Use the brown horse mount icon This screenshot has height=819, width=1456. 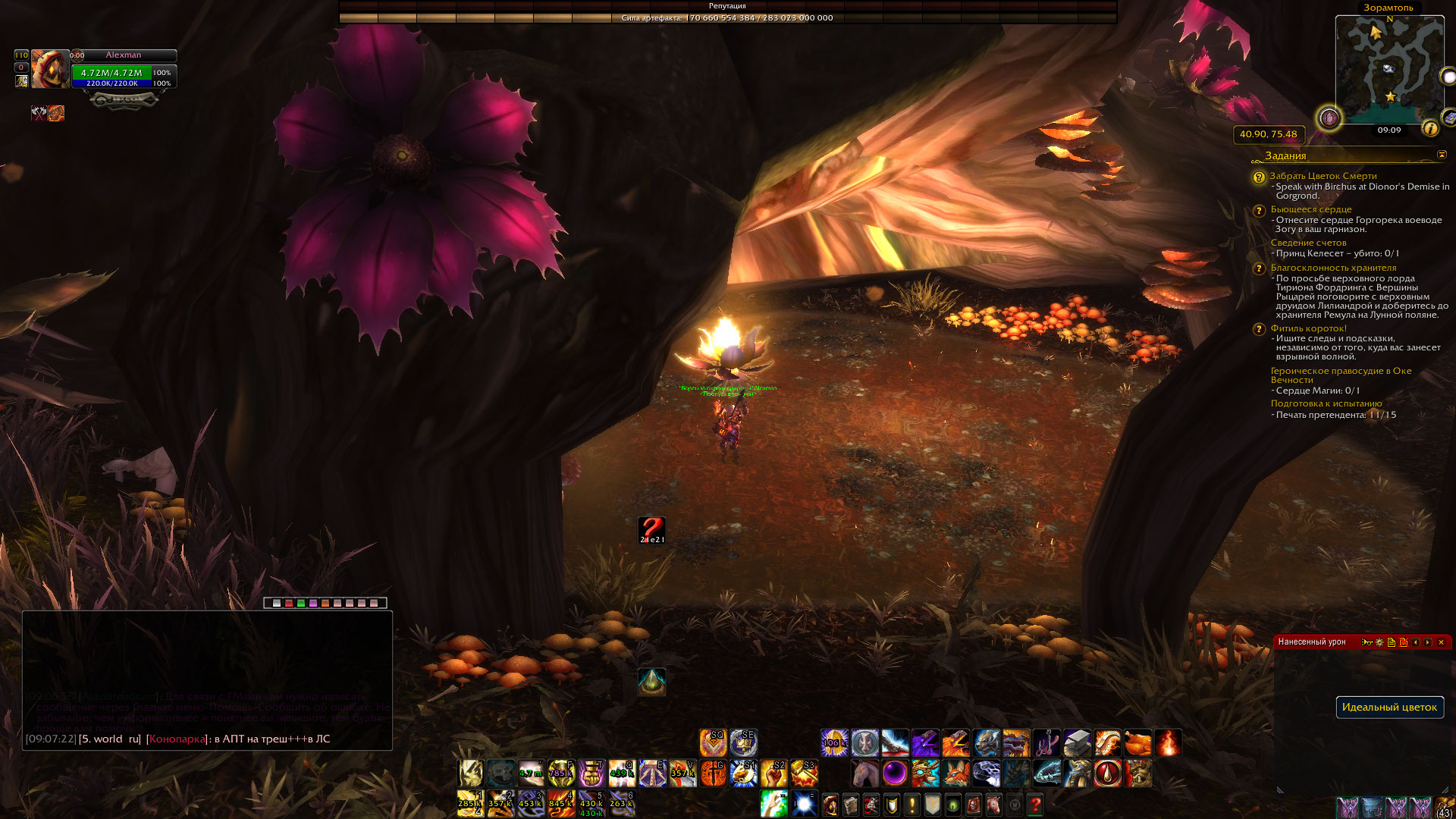pos(864,773)
